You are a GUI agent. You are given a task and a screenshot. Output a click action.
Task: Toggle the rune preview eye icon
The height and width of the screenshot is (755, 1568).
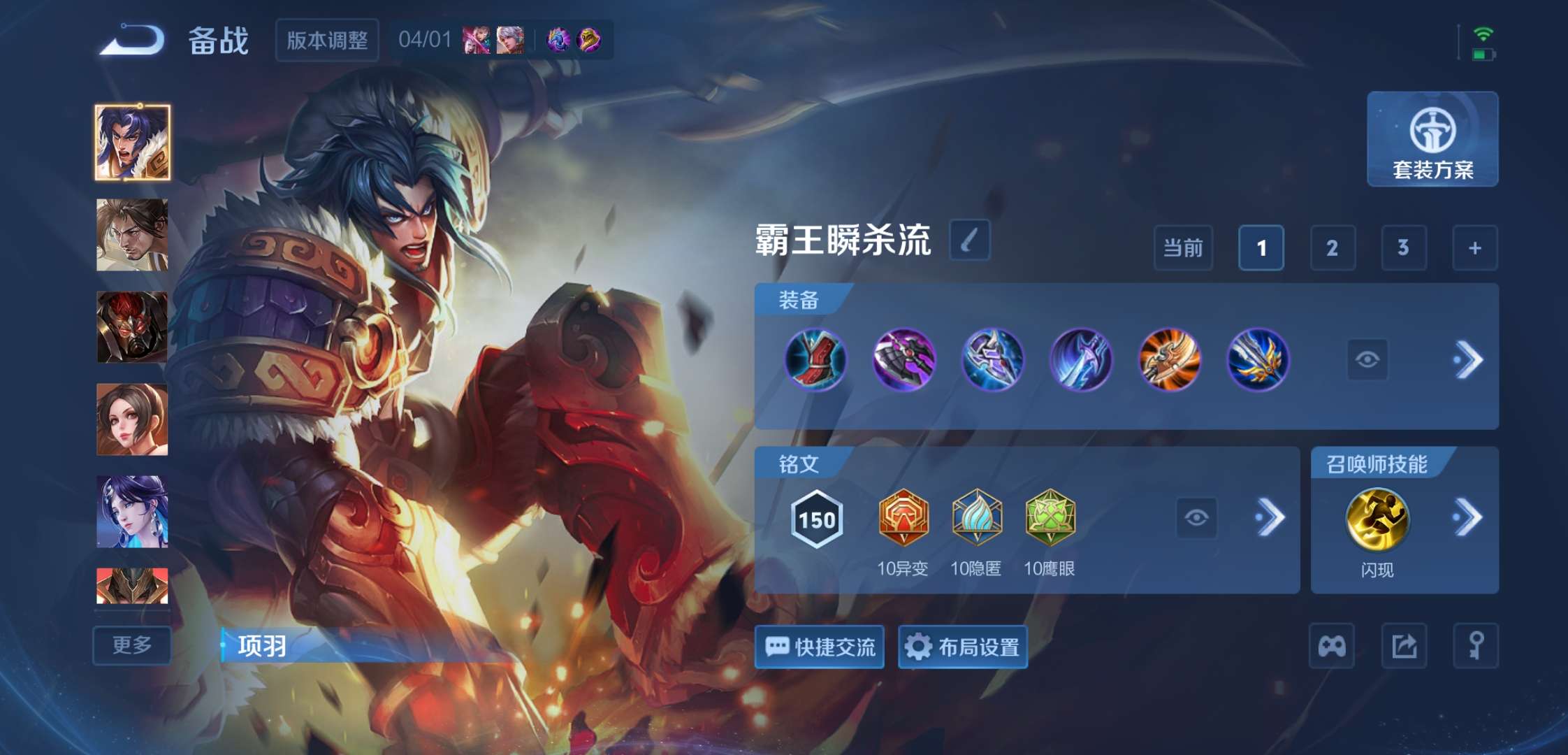tap(1198, 517)
